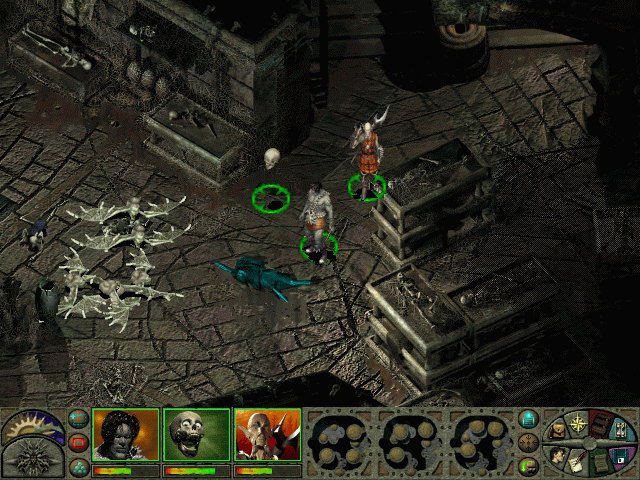The image size is (640, 480).
Task: Select Dak'kon's portrait
Action: click(x=267, y=435)
